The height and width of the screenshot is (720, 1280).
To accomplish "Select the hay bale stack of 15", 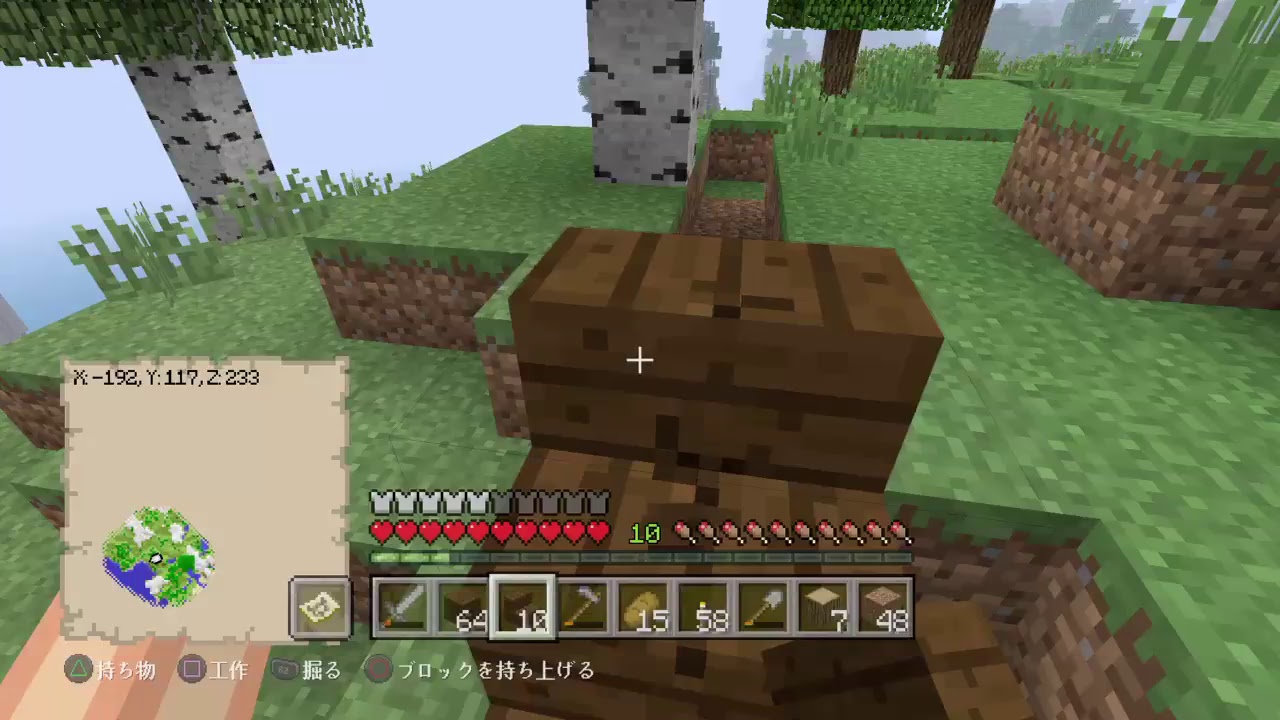I will tap(645, 608).
